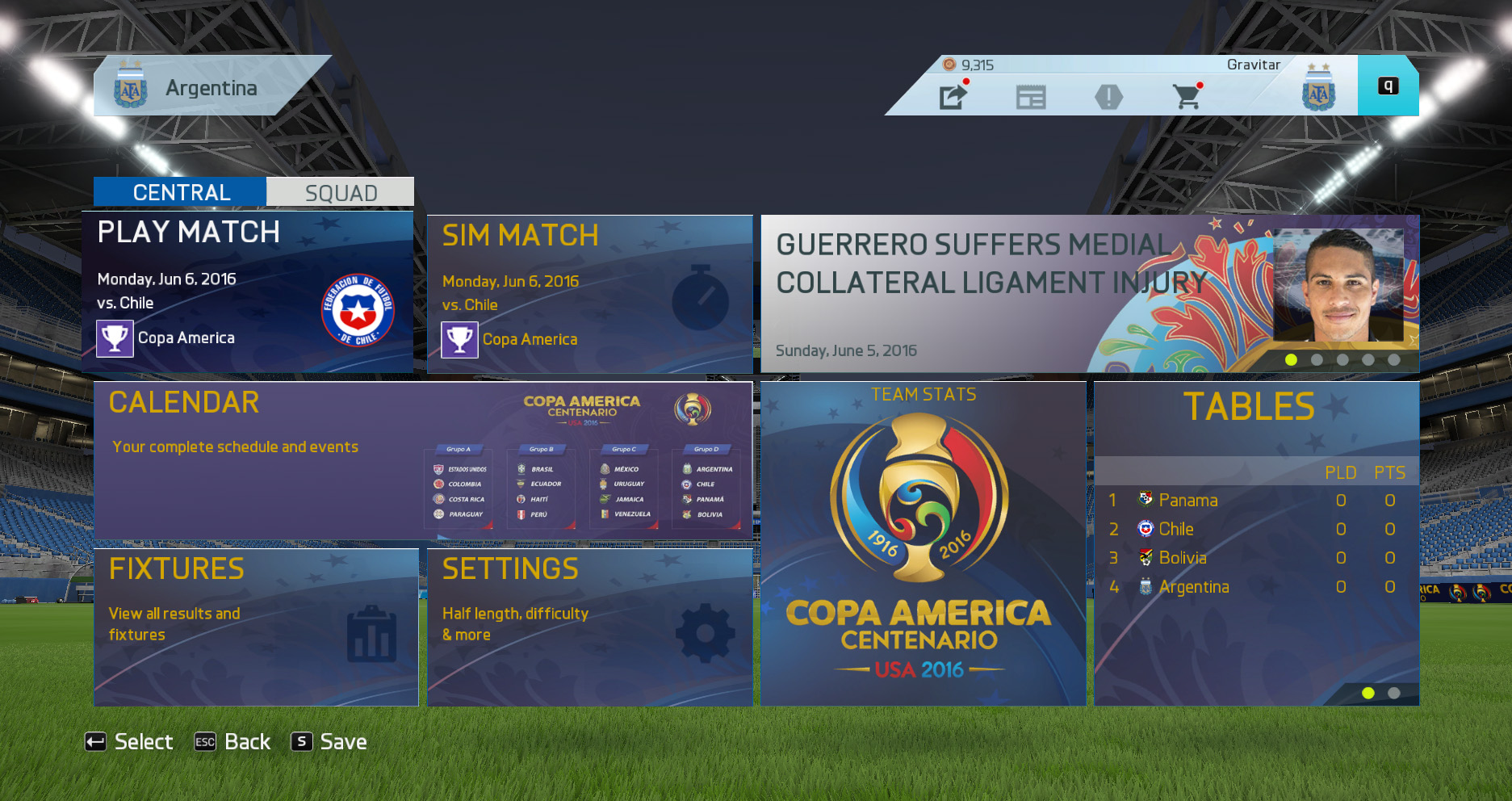
Task: Show the TEAM STATS panel
Action: (x=923, y=544)
